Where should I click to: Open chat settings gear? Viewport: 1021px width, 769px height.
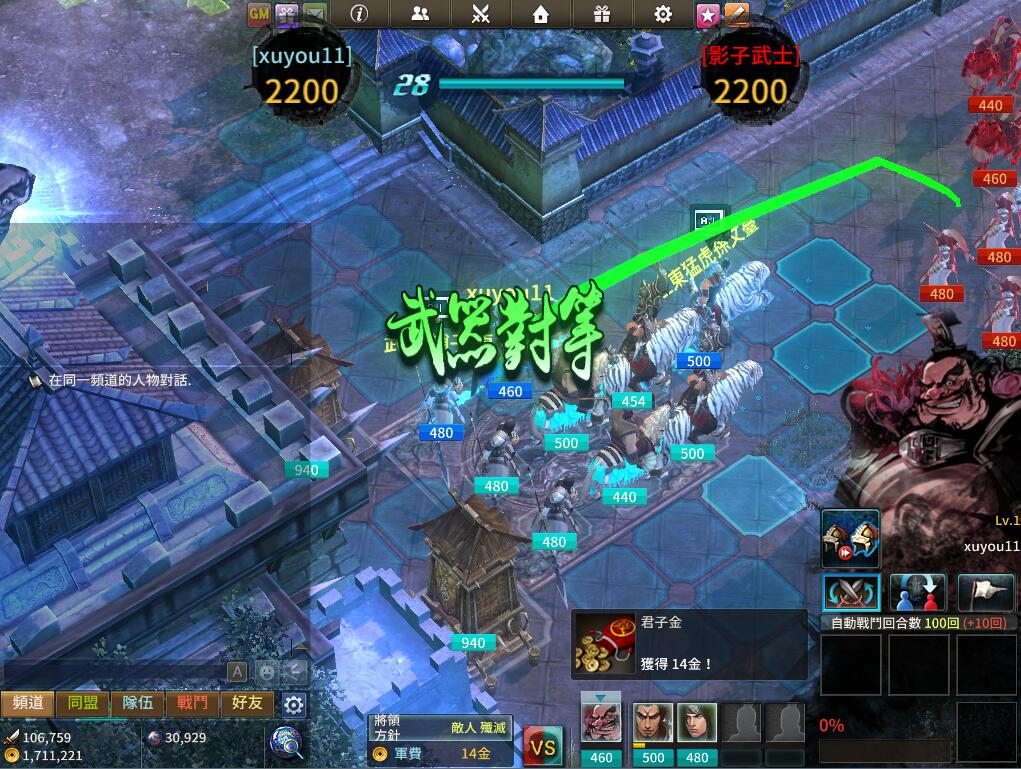293,704
